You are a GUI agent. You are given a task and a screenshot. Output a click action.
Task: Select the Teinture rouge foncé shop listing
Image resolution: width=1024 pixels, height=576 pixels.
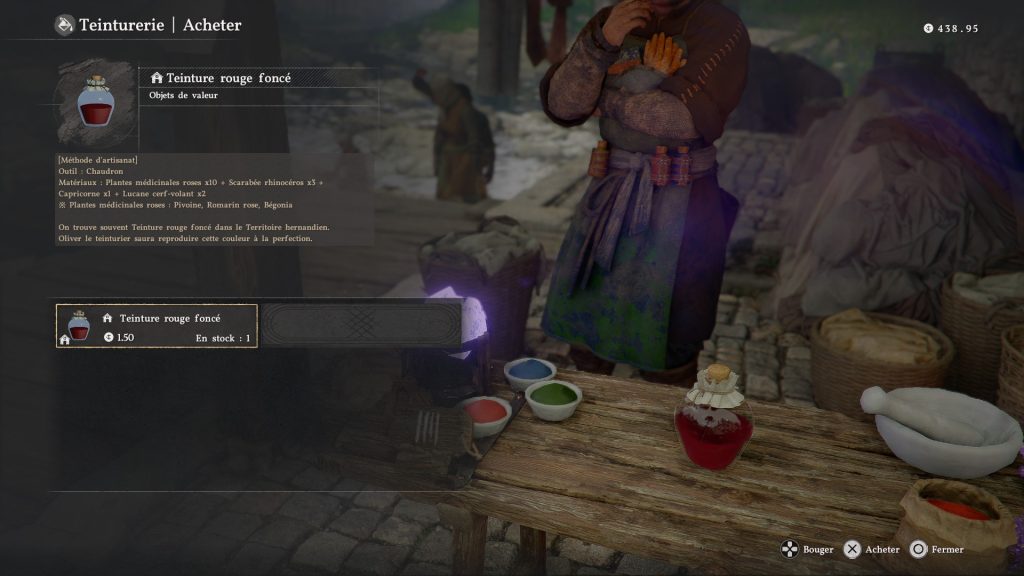[157, 326]
